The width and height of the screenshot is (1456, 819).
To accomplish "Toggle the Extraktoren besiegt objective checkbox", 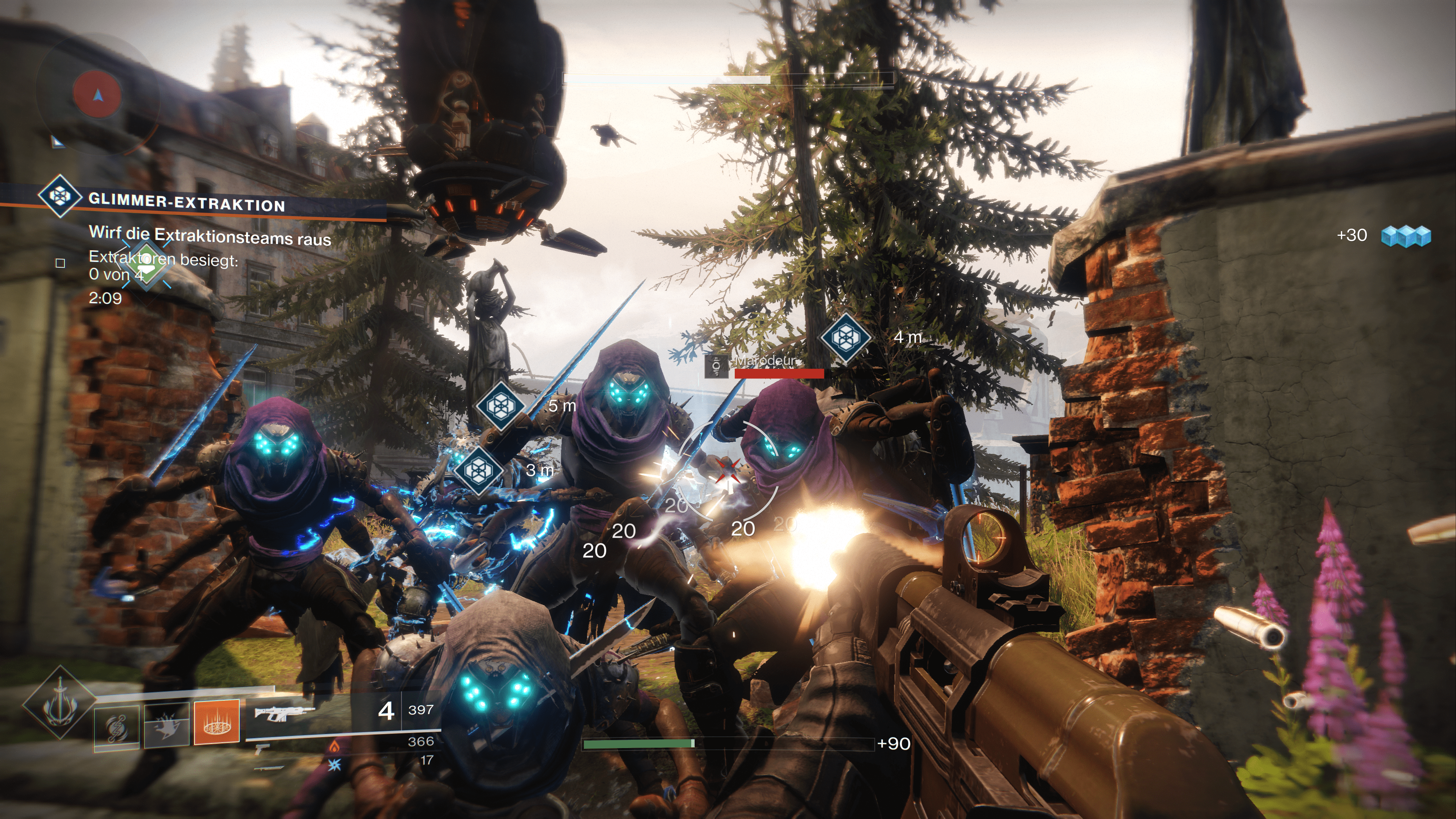I will pyautogui.click(x=61, y=263).
